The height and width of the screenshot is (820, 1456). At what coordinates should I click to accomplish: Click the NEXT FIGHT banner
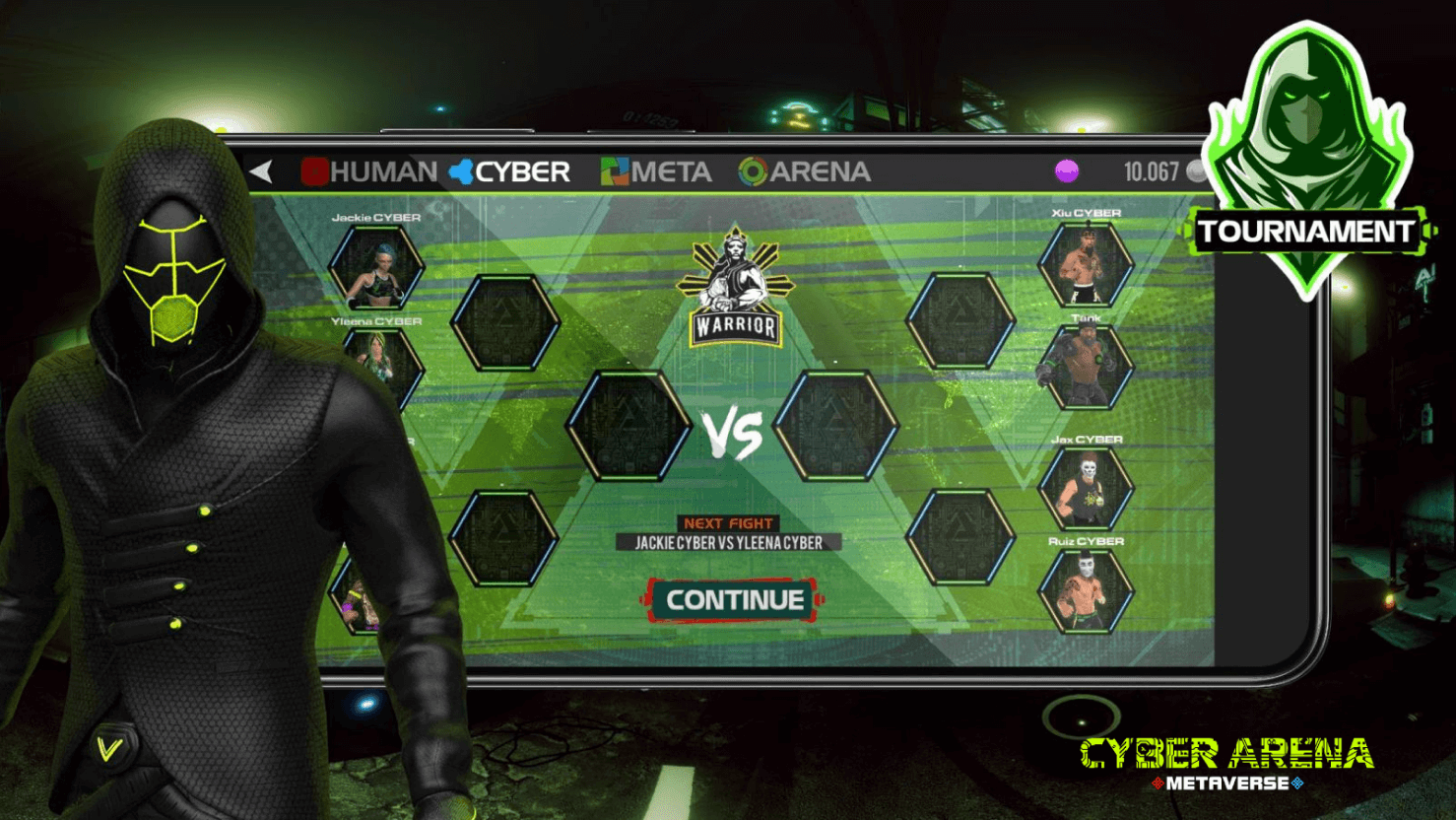(726, 522)
